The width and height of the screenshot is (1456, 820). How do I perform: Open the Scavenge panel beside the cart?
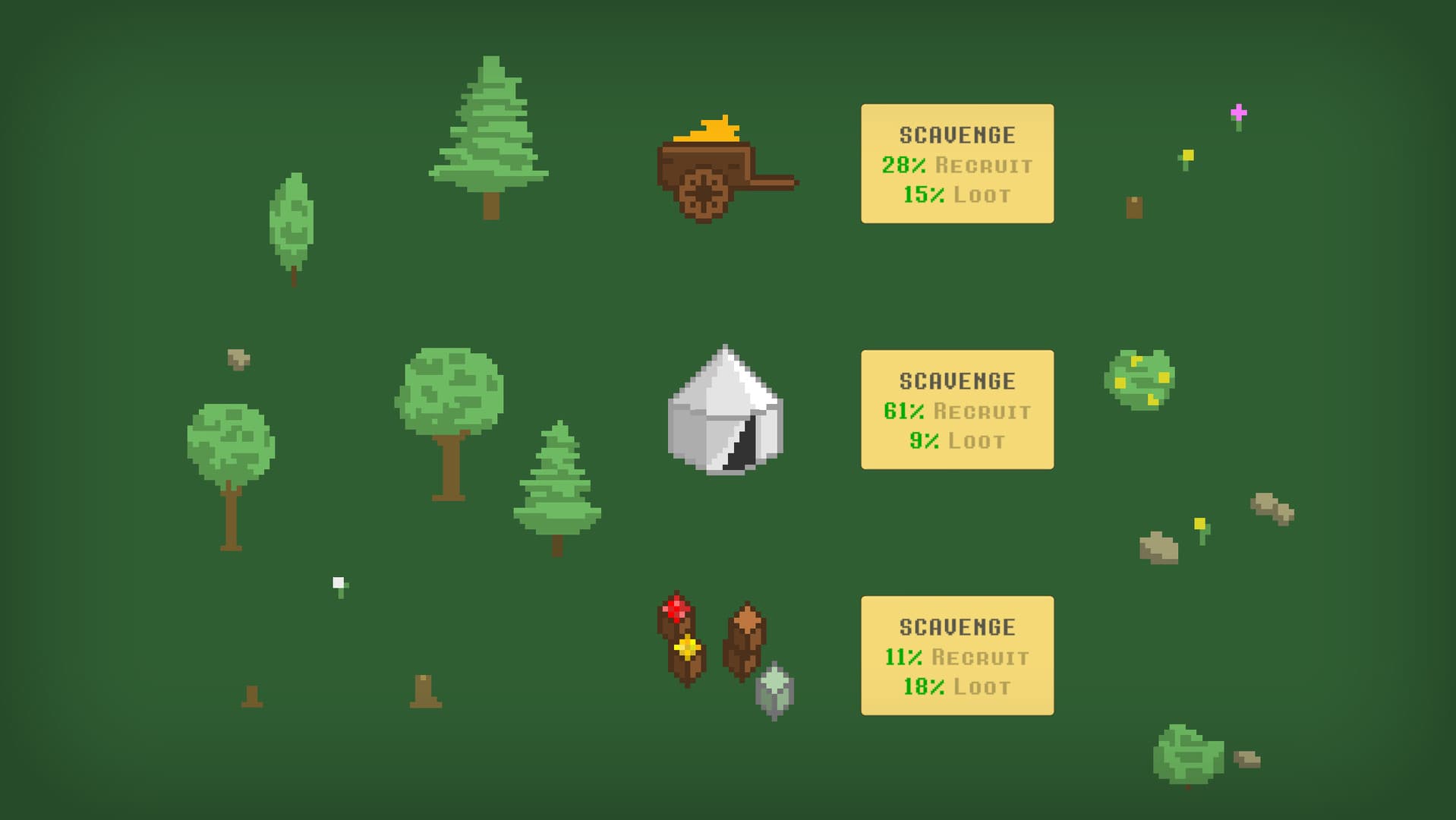click(x=956, y=163)
